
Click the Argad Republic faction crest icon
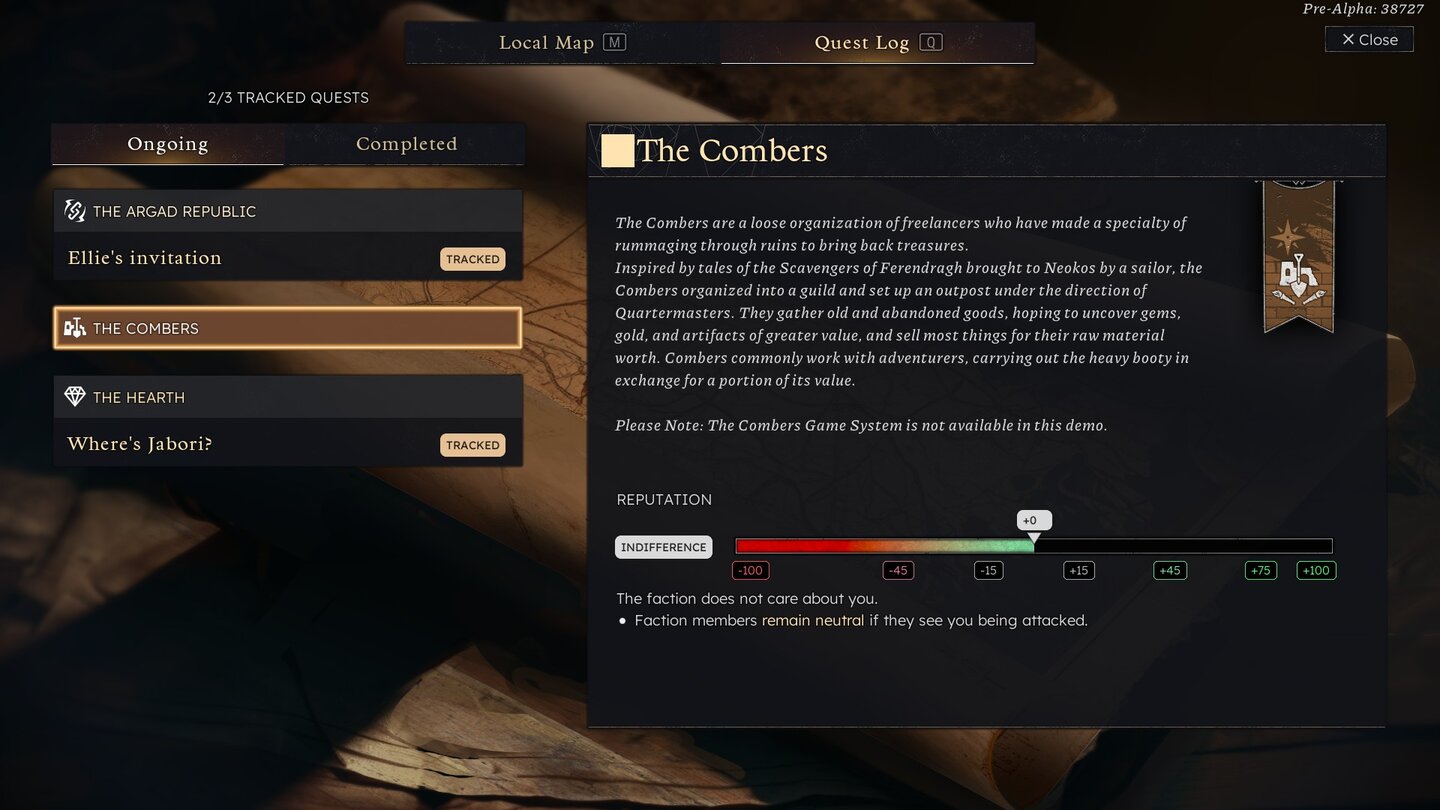(x=74, y=210)
